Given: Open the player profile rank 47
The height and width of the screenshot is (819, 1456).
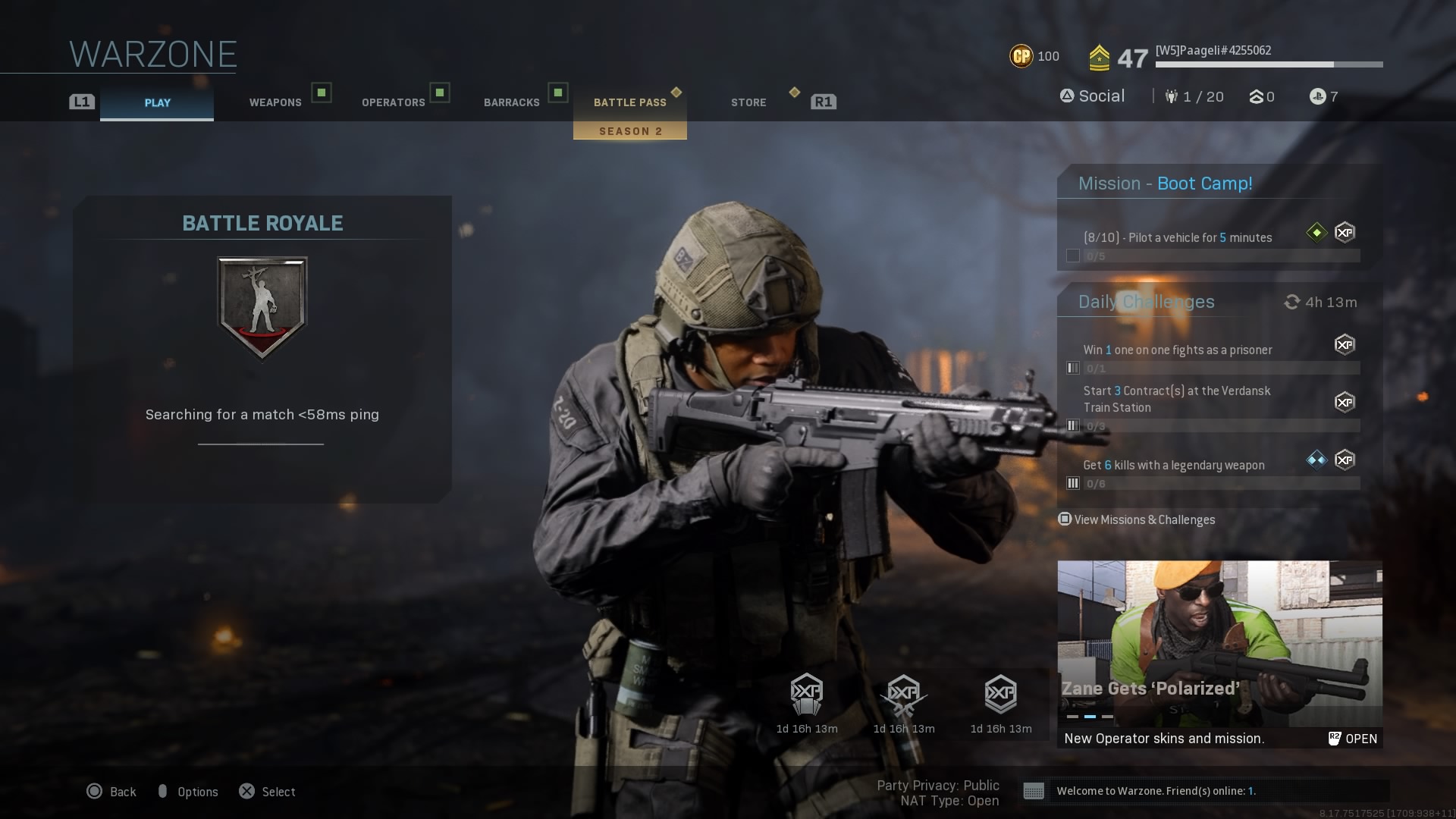Looking at the screenshot, I should (x=1131, y=58).
